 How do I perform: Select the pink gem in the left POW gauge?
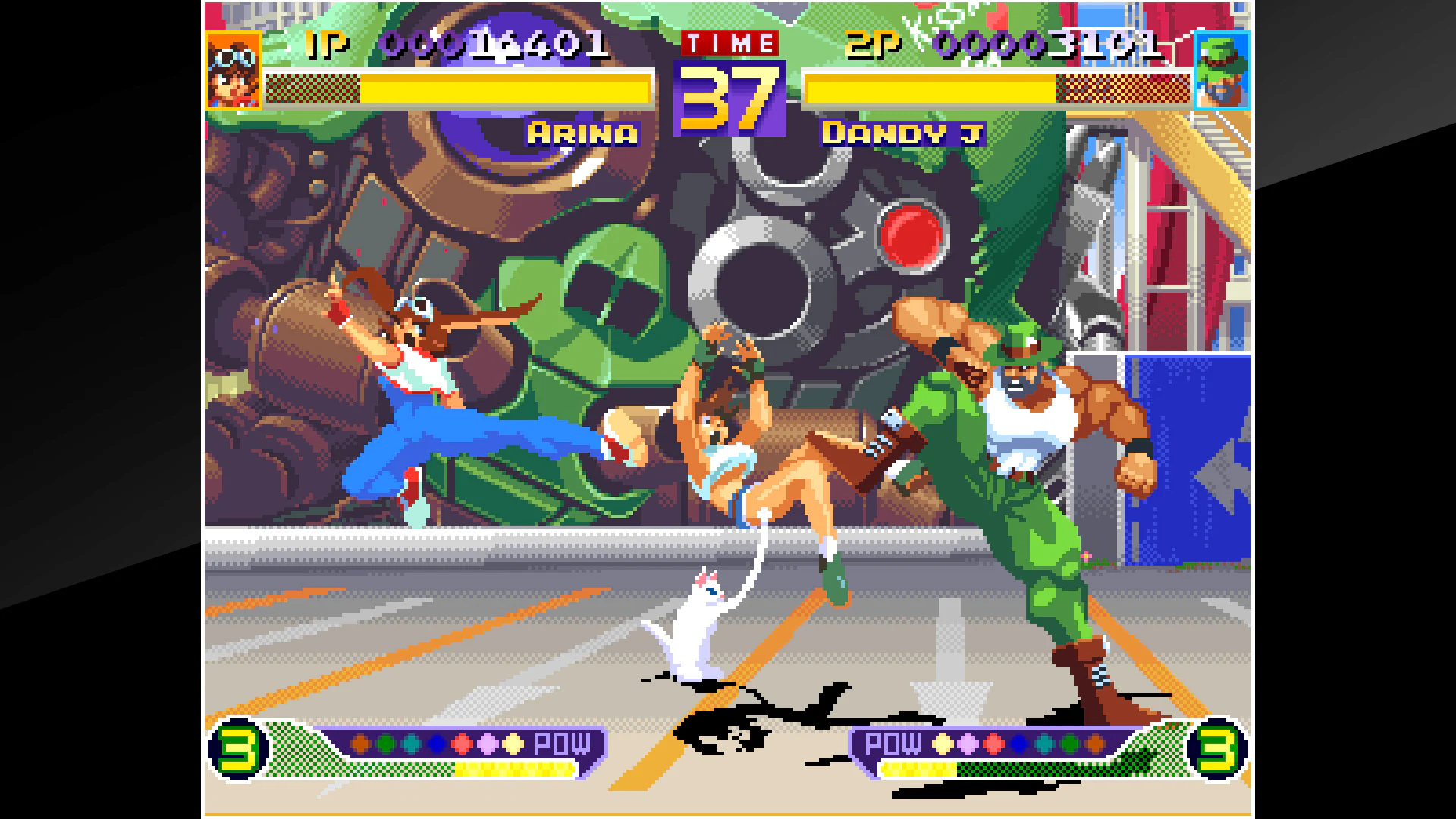pos(488,743)
